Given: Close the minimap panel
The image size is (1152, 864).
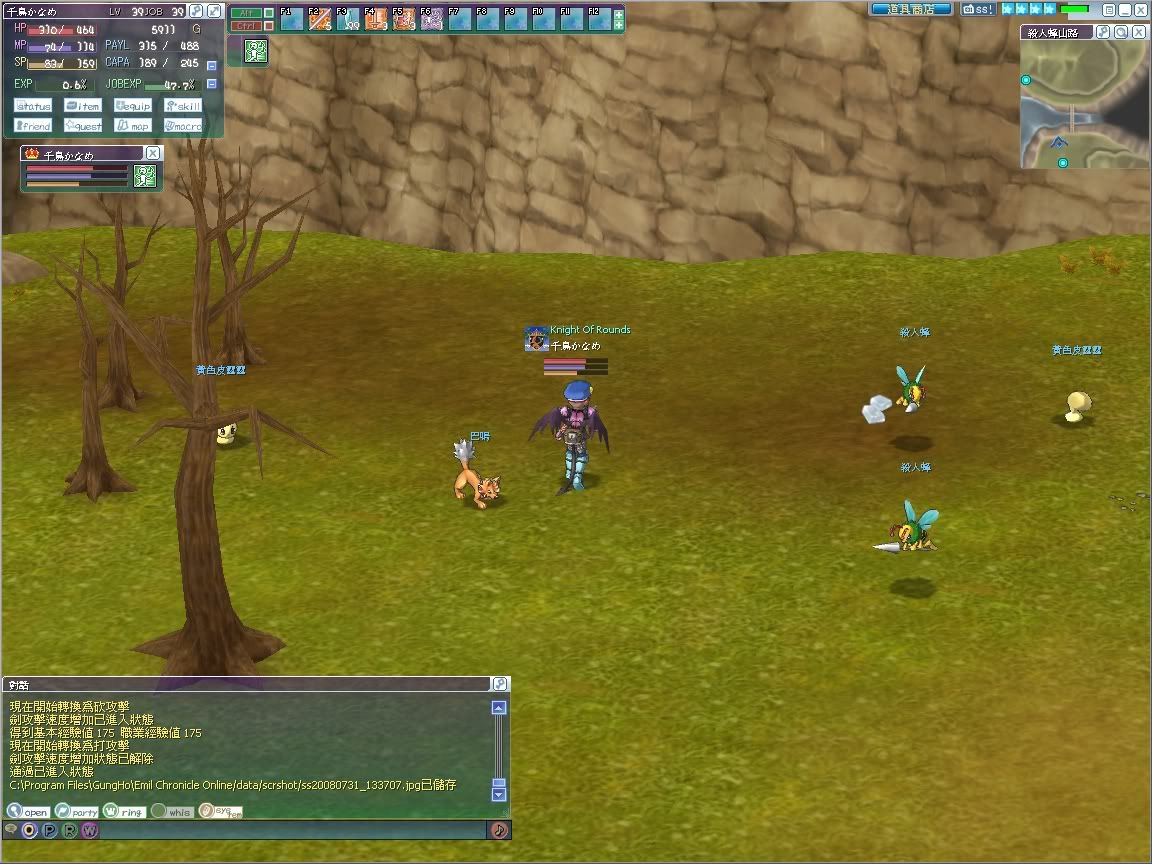Looking at the screenshot, I should coord(1140,32).
